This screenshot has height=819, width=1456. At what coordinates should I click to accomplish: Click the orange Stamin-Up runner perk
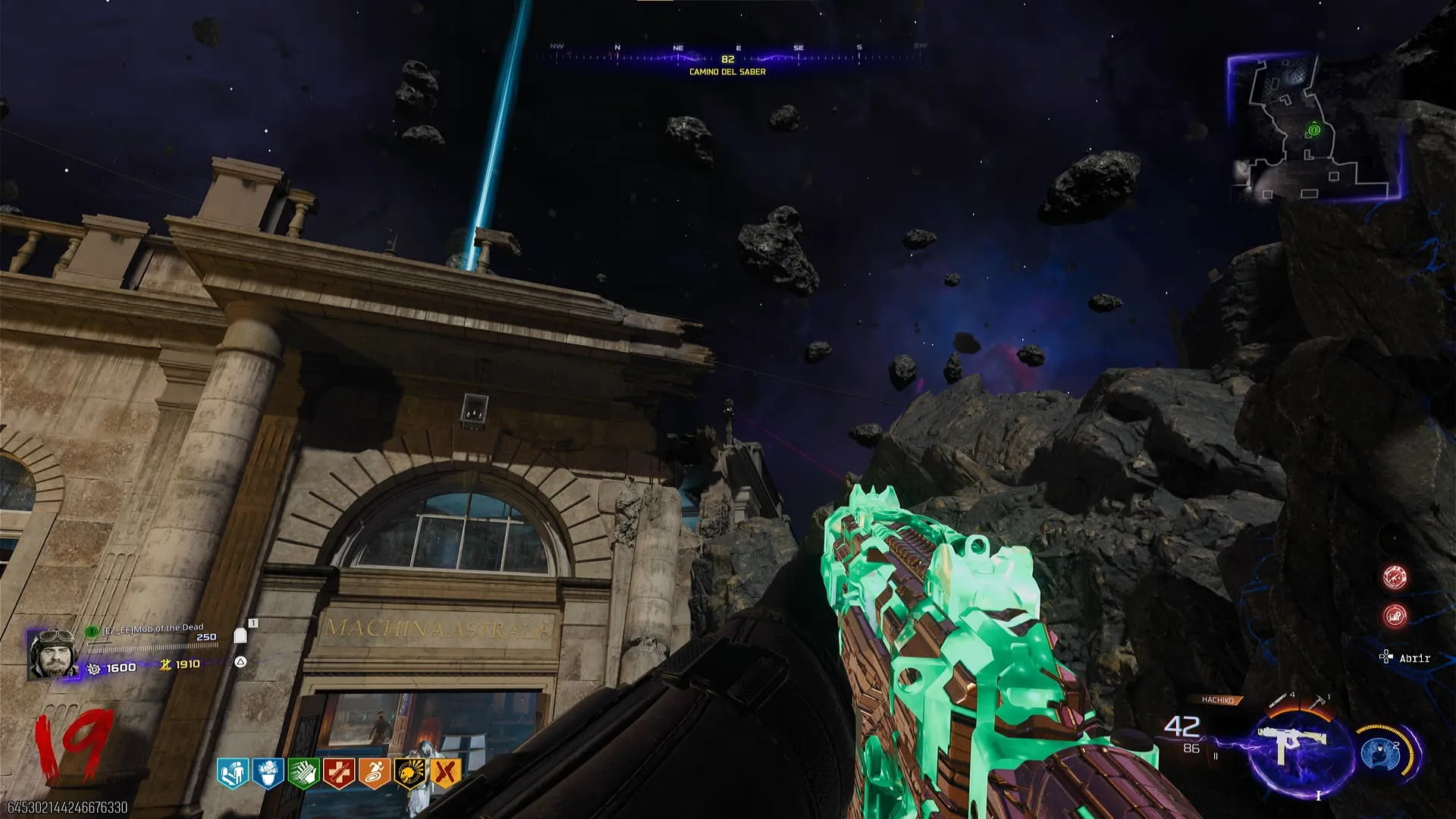point(374,773)
